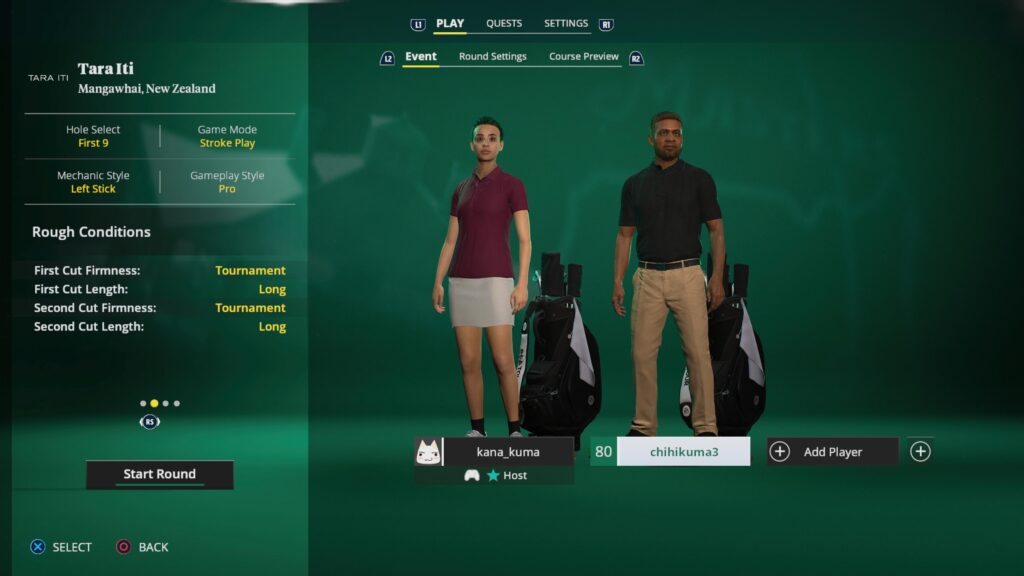Adjust First Cut Firmness setting
This screenshot has width=1024, height=576.
pos(160,270)
